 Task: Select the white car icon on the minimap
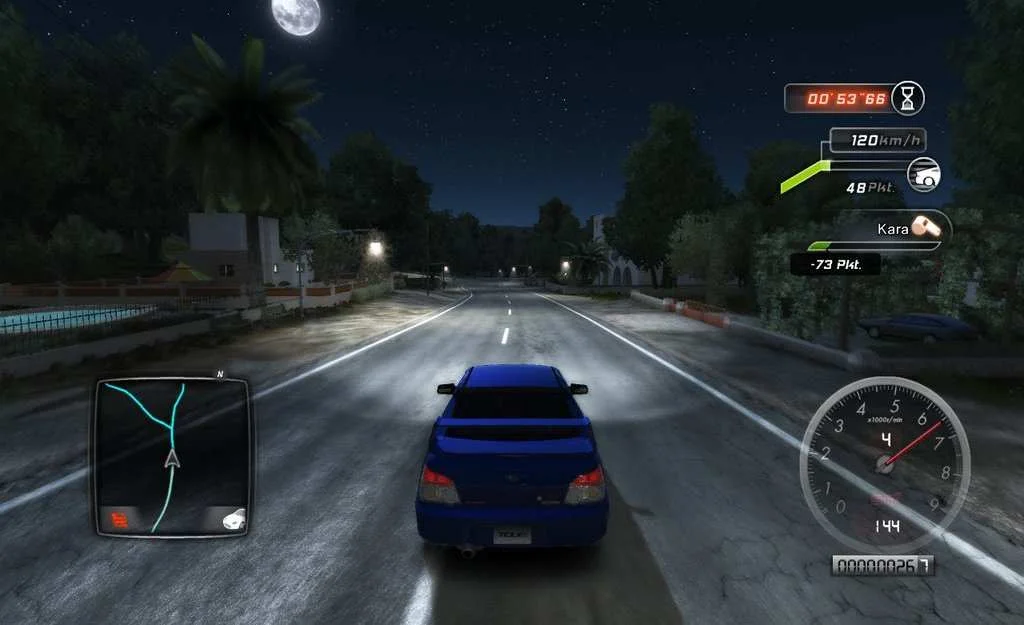coord(234,519)
